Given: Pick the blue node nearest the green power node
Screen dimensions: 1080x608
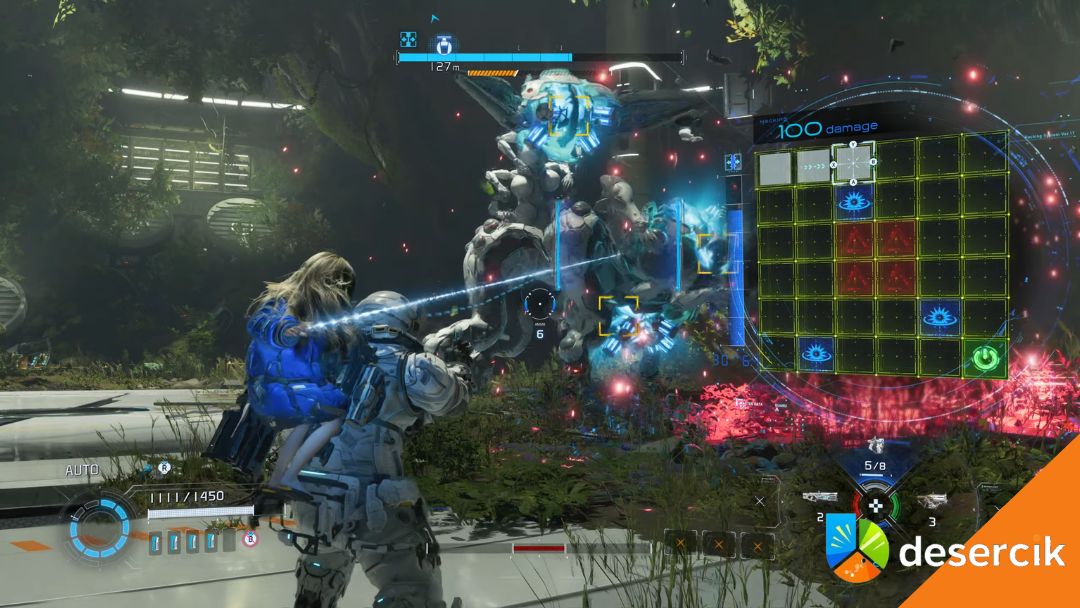Looking at the screenshot, I should coord(940,317).
